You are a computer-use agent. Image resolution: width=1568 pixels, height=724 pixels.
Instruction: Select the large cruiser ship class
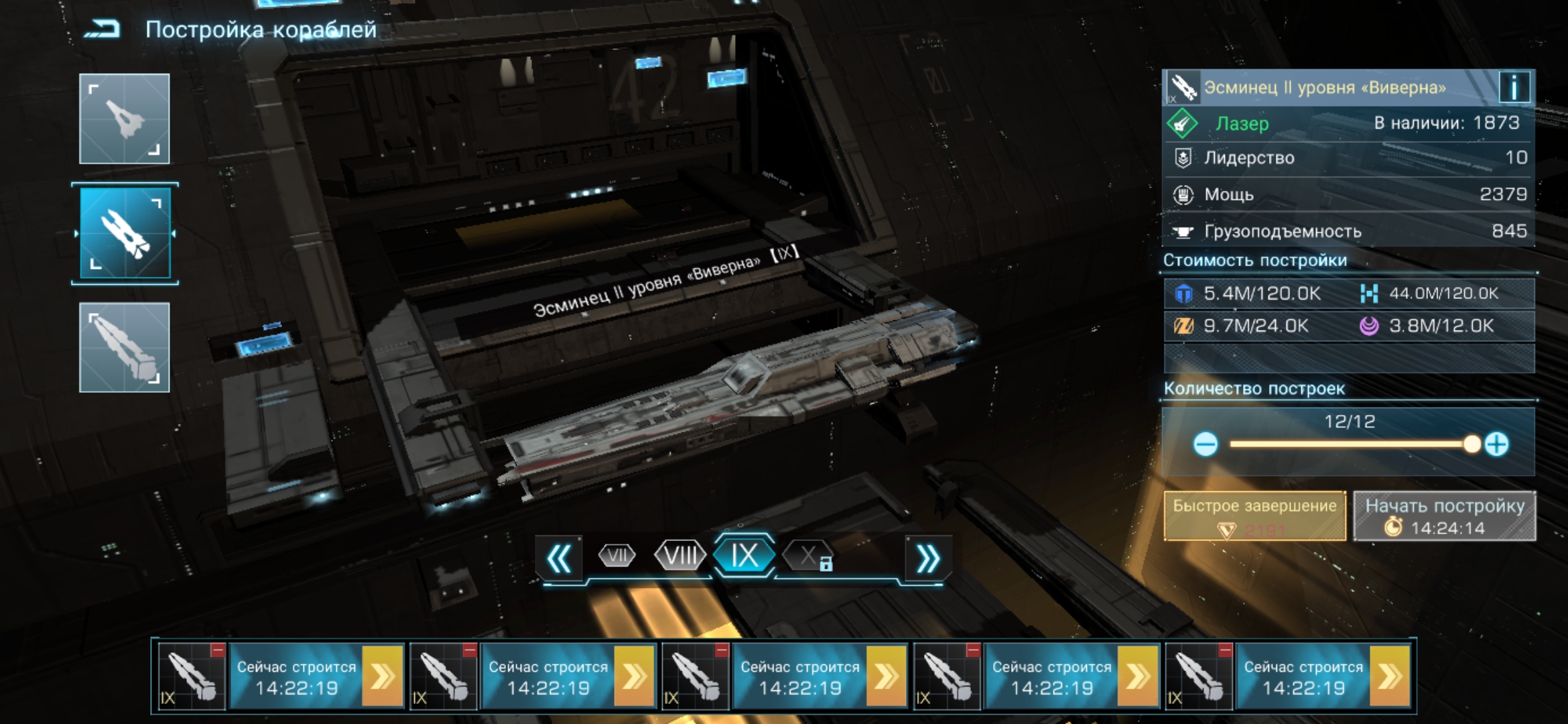pos(125,347)
